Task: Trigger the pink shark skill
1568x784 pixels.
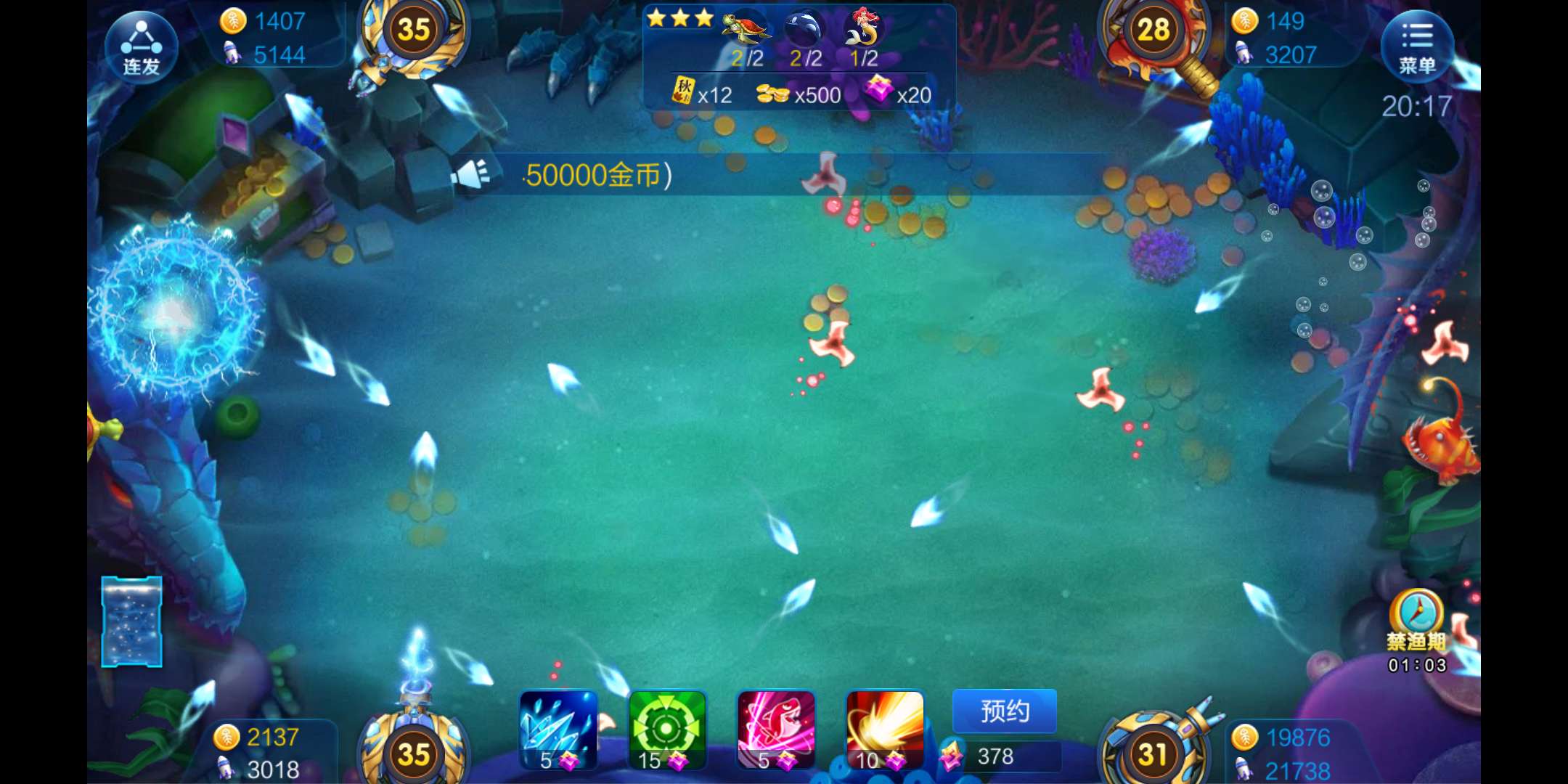Action: (775, 730)
